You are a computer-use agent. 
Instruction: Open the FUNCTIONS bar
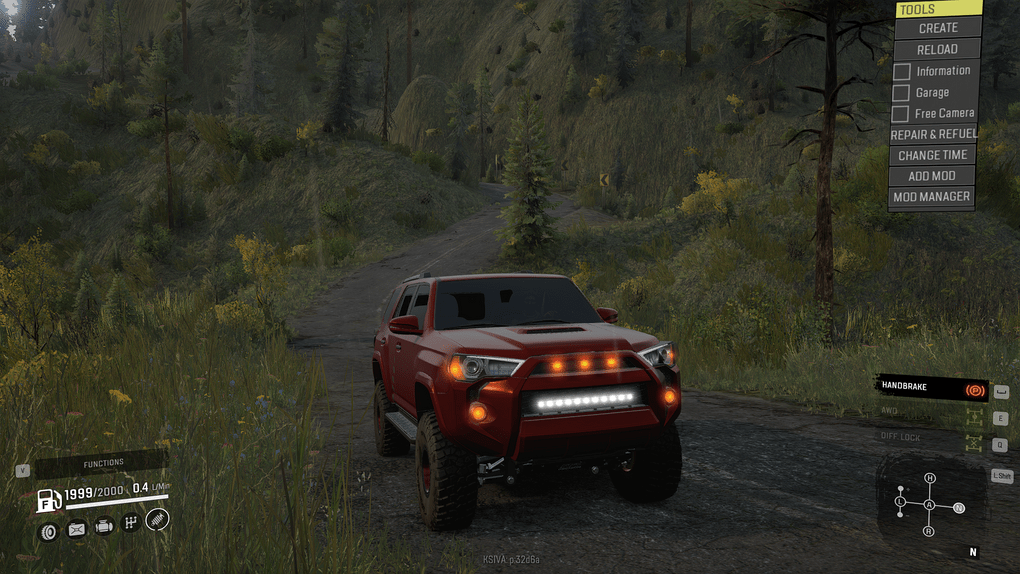point(103,463)
